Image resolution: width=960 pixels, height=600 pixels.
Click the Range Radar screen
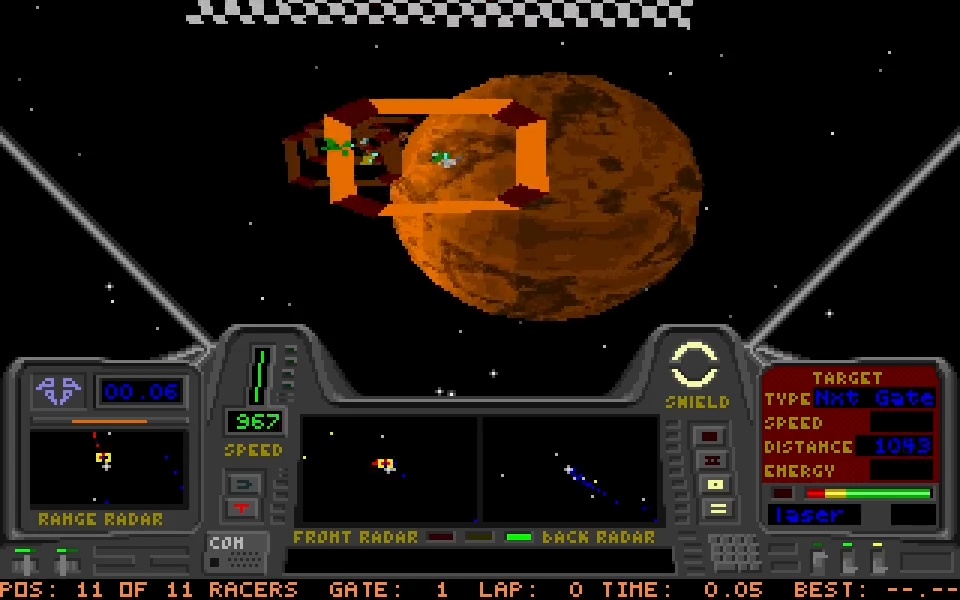coord(108,468)
